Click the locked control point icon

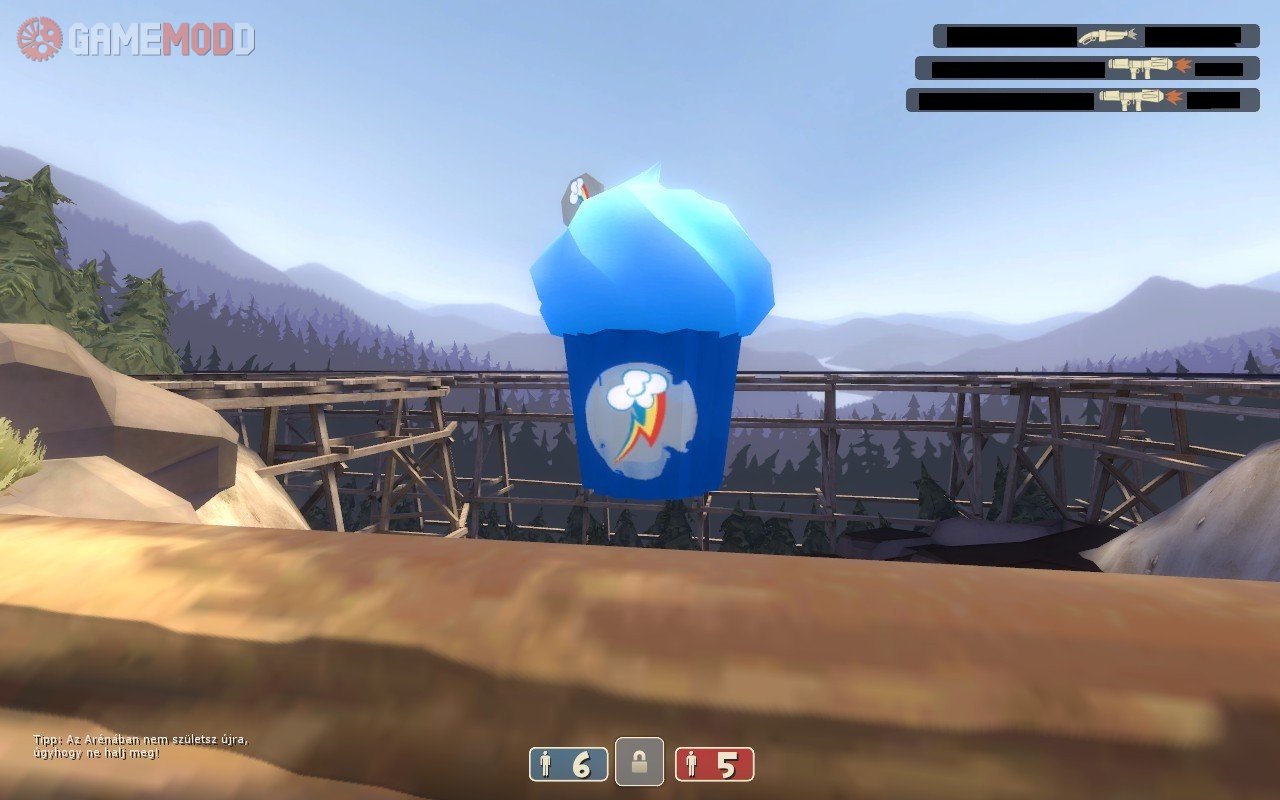pyautogui.click(x=640, y=764)
